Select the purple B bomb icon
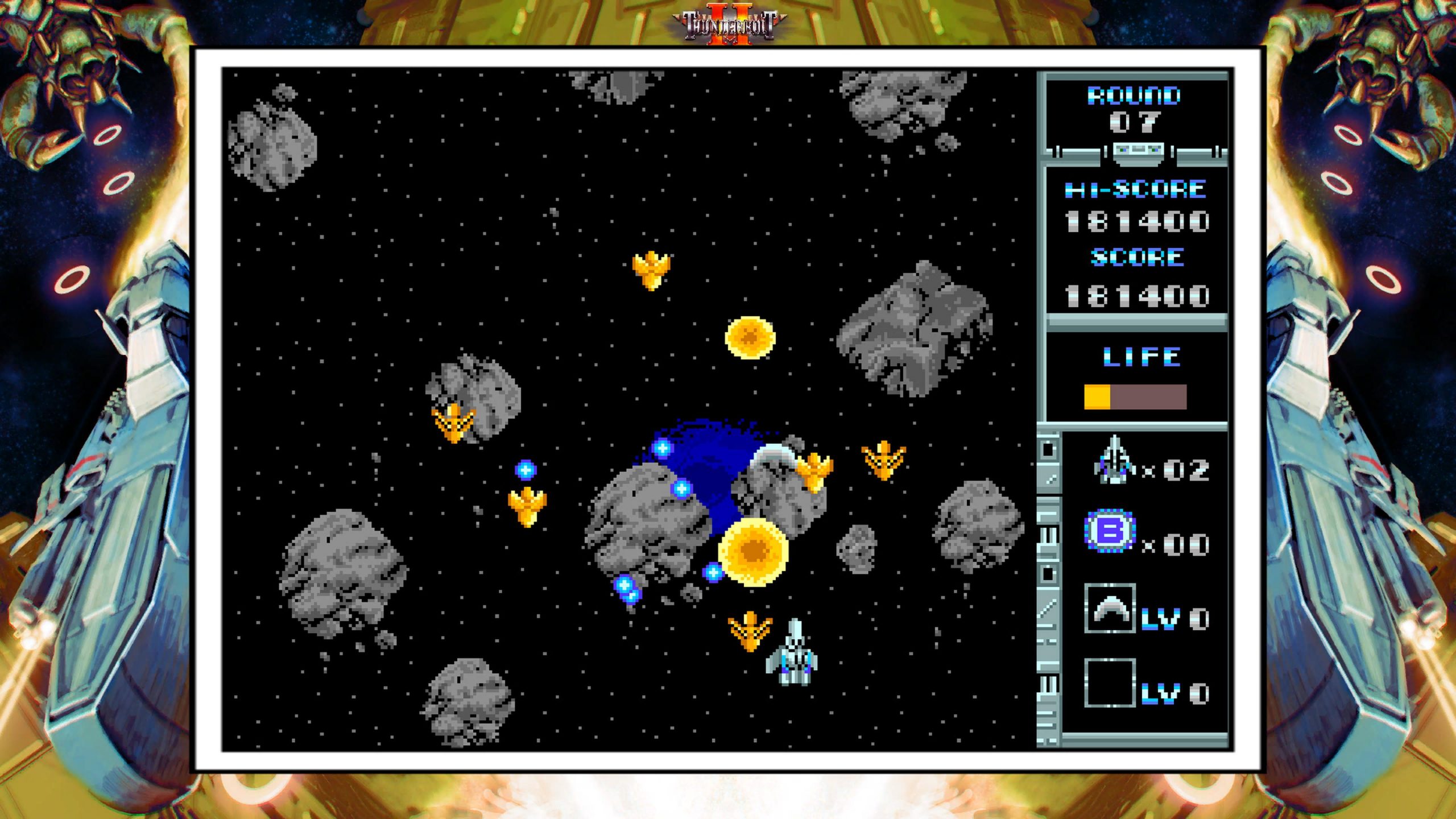The width and height of the screenshot is (1456, 819). [1110, 531]
